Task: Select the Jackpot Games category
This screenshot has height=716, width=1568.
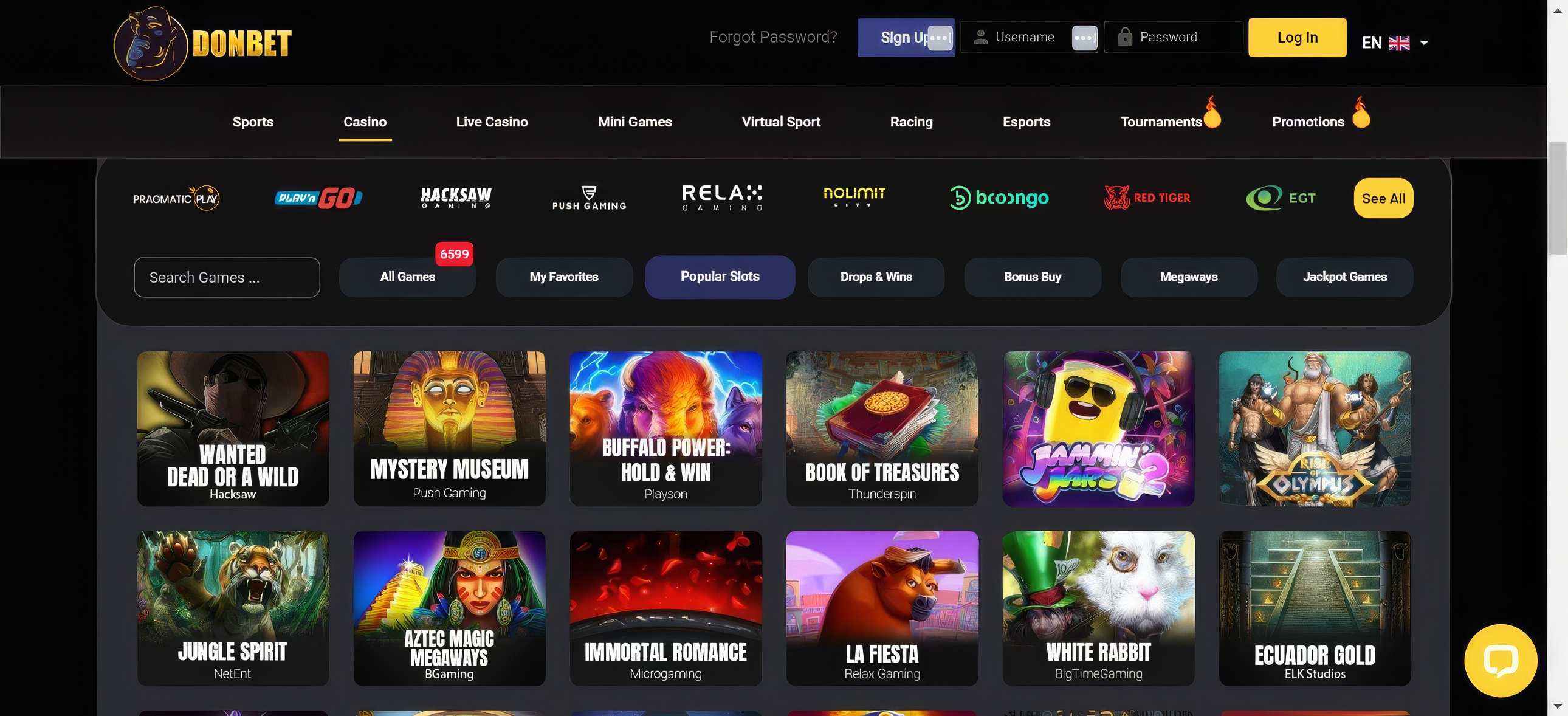Action: 1344,277
